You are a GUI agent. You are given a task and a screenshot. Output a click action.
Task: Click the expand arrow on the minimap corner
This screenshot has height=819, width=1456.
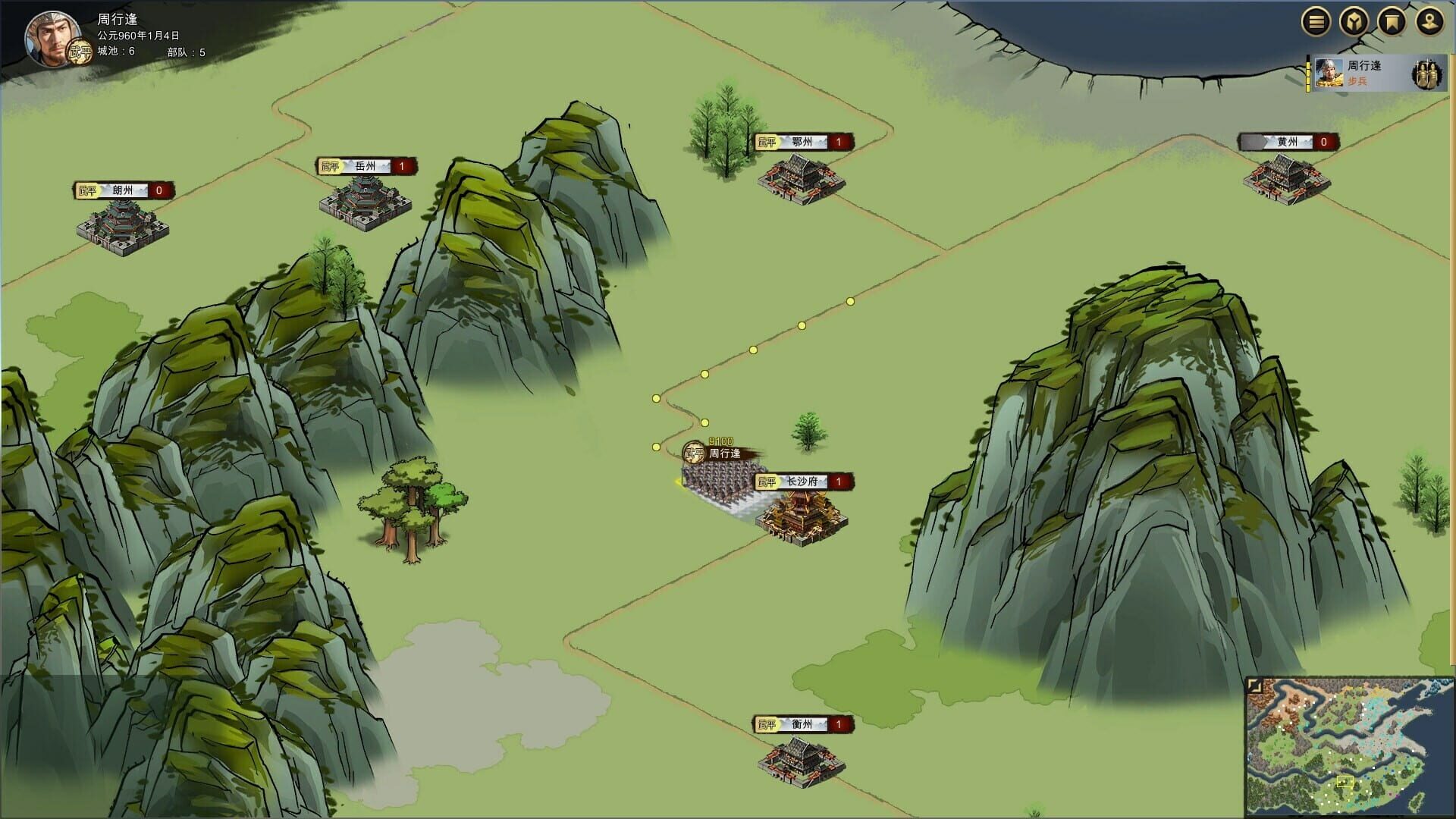click(1256, 686)
